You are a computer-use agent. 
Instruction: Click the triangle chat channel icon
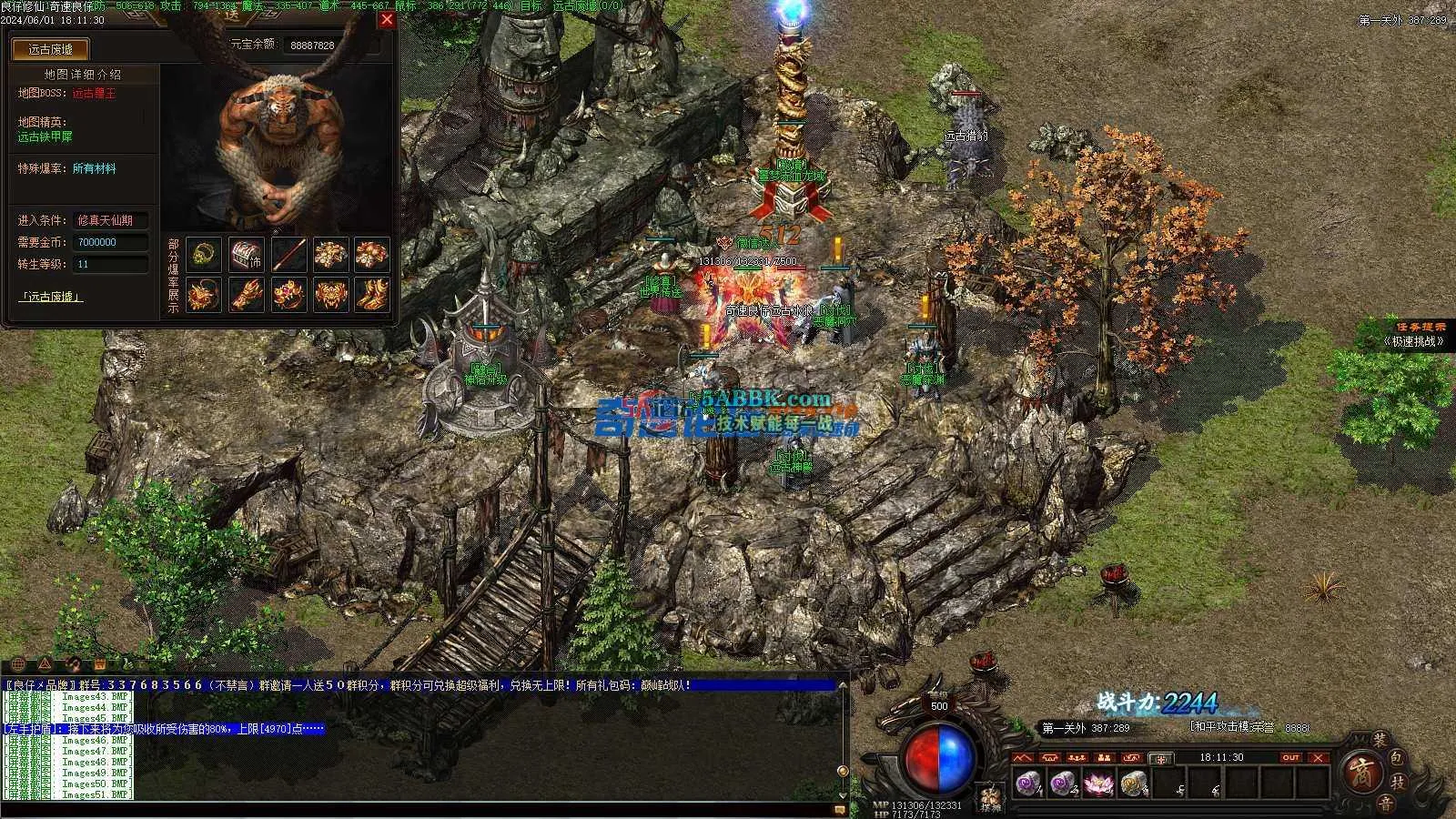45,664
